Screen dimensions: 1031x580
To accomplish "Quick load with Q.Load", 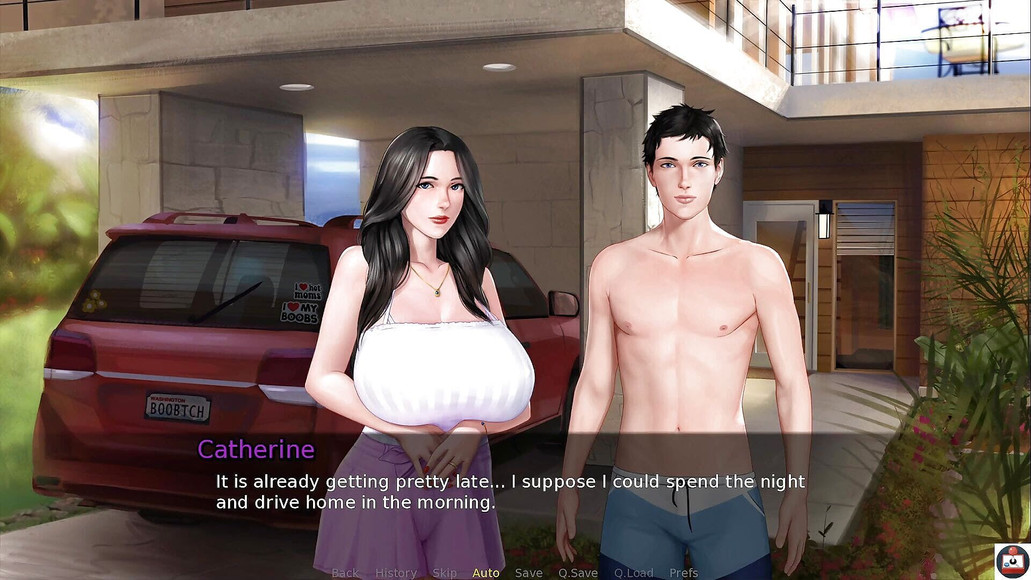I will click(x=634, y=573).
